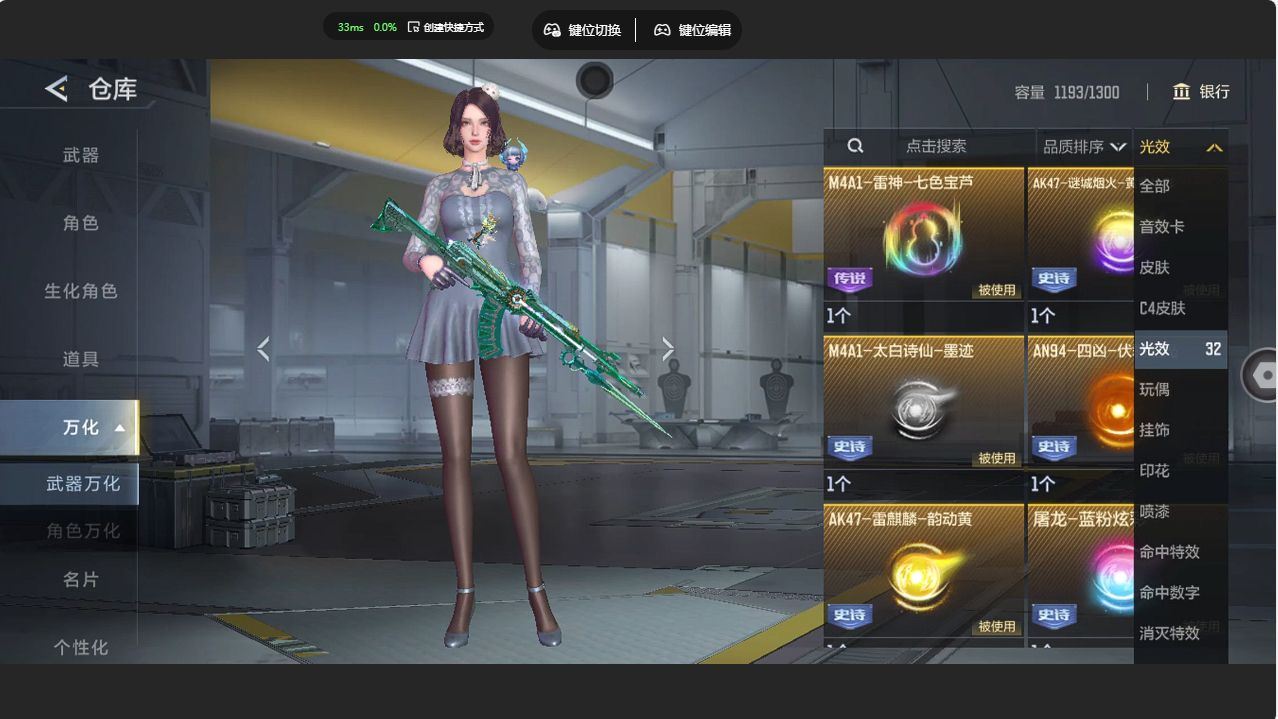
Task: Click the 点击搜索 search box
Action: [x=934, y=146]
